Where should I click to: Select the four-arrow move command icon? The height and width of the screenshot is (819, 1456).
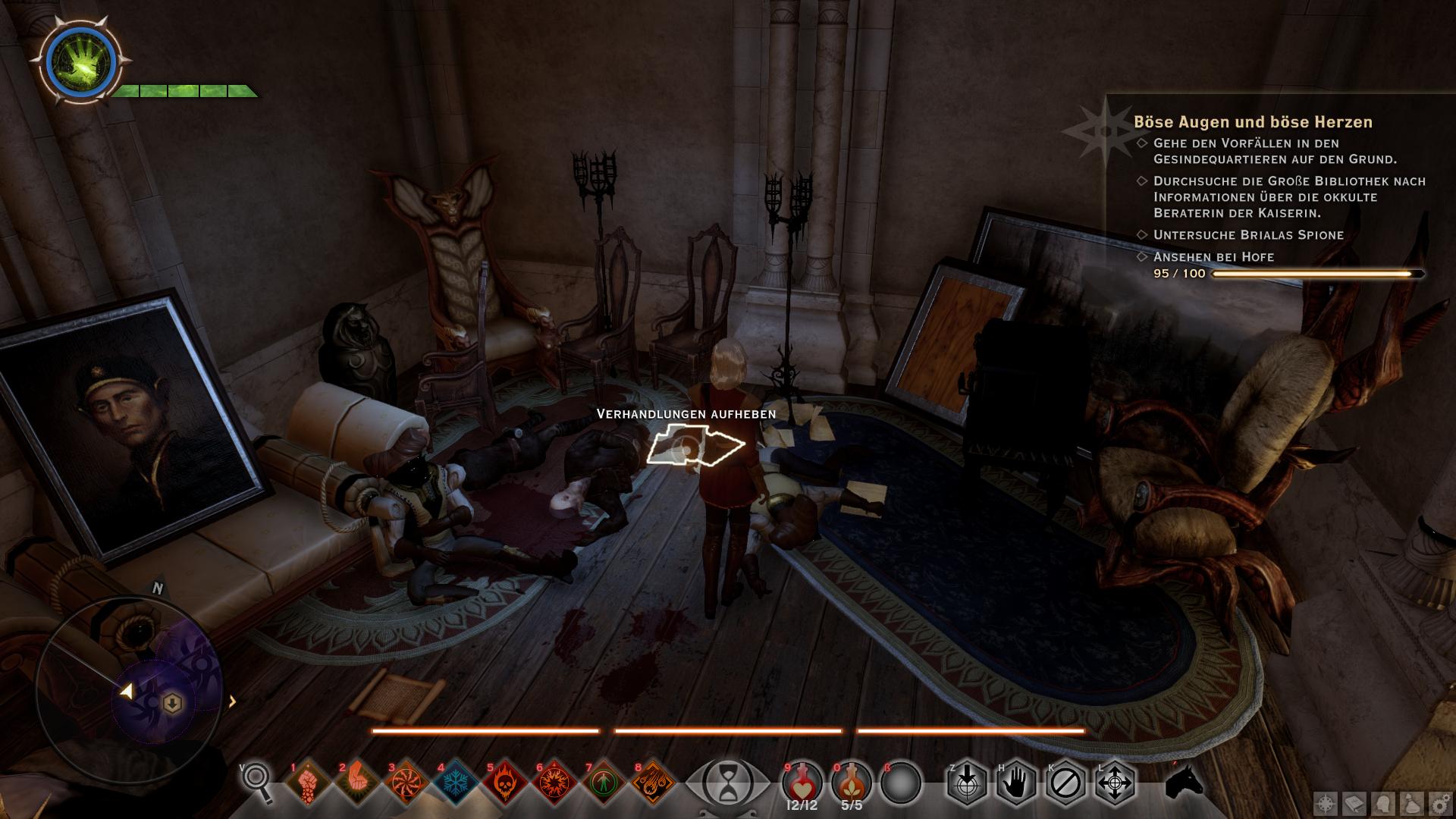(x=1114, y=783)
